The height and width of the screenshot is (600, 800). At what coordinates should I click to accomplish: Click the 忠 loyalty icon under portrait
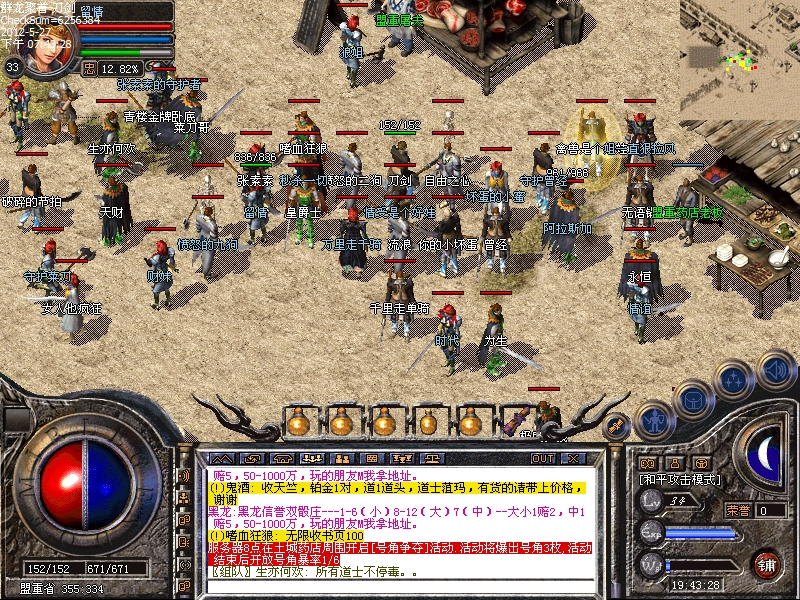(x=88, y=68)
